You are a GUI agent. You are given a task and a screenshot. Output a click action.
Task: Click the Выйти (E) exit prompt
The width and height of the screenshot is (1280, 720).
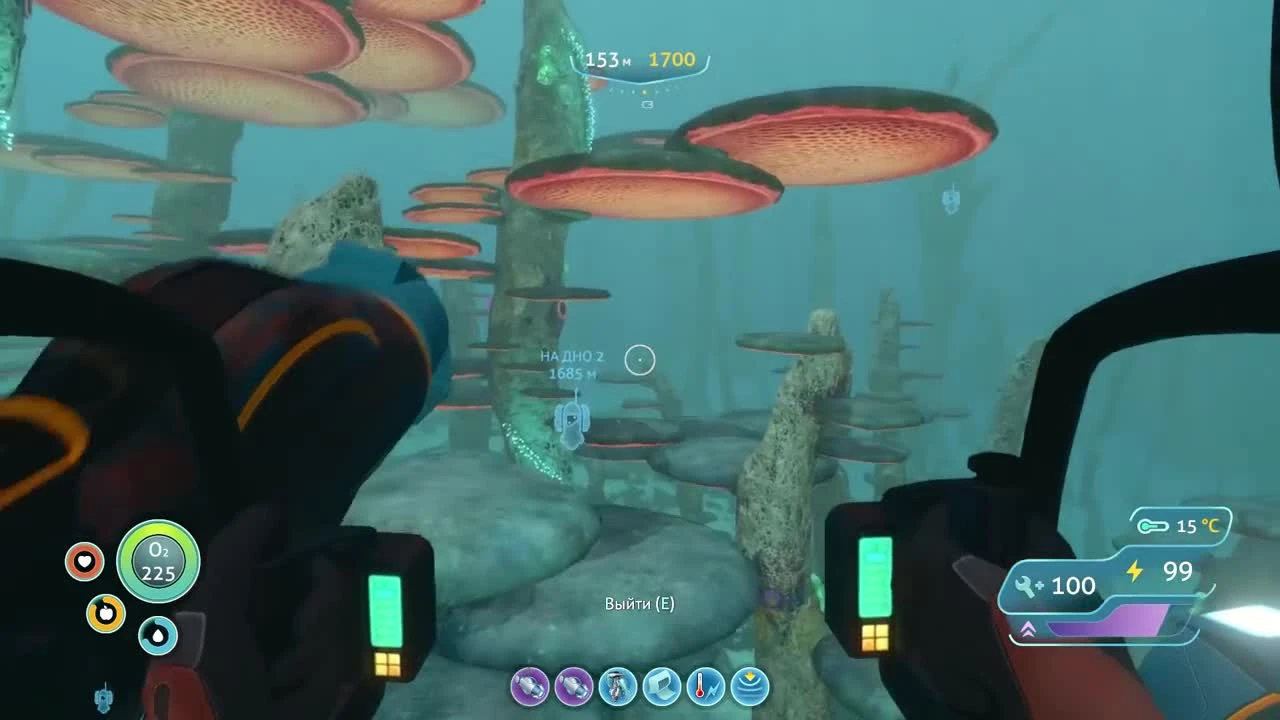point(638,604)
